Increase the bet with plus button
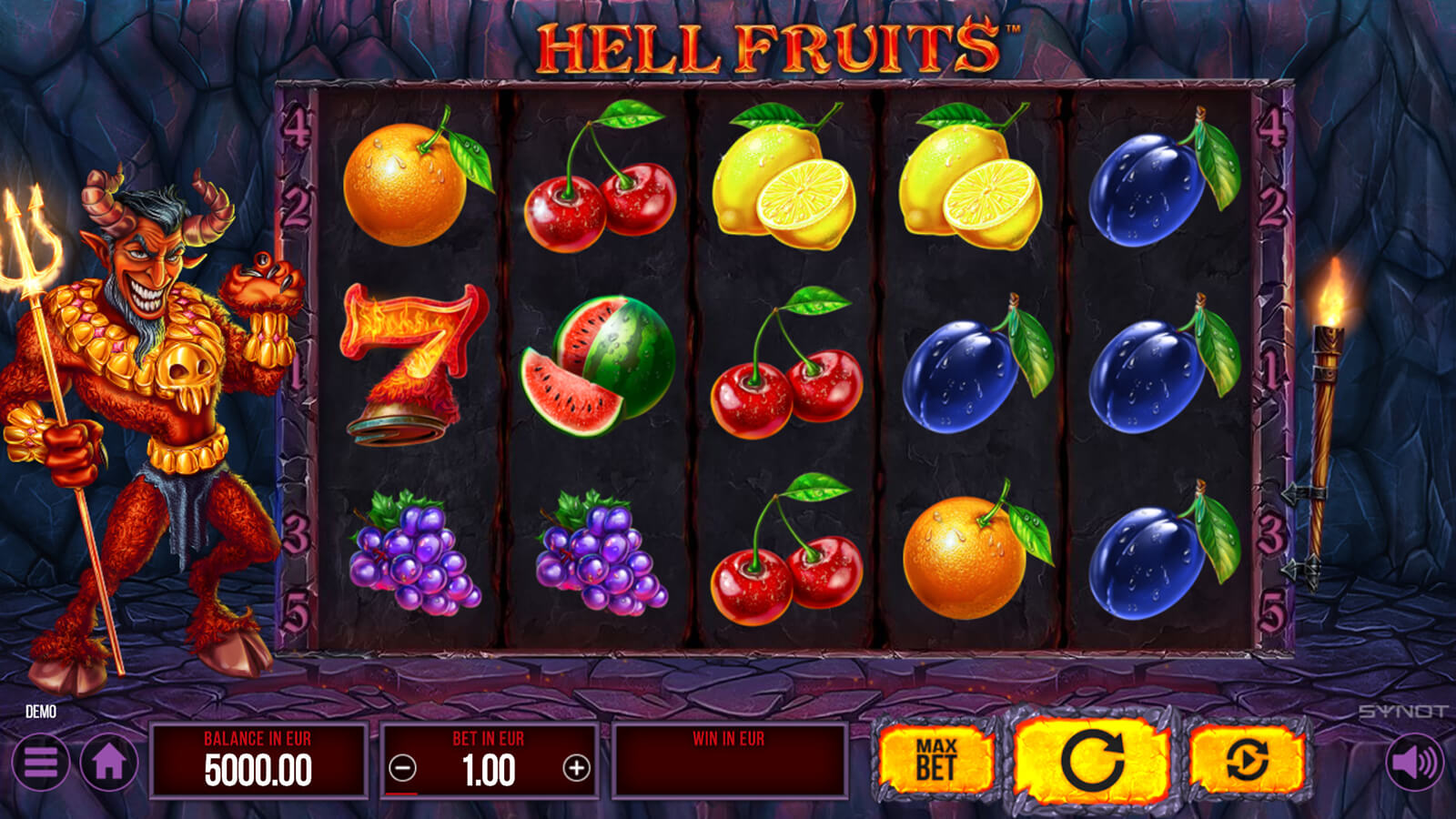Viewport: 1456px width, 819px height. [x=576, y=769]
